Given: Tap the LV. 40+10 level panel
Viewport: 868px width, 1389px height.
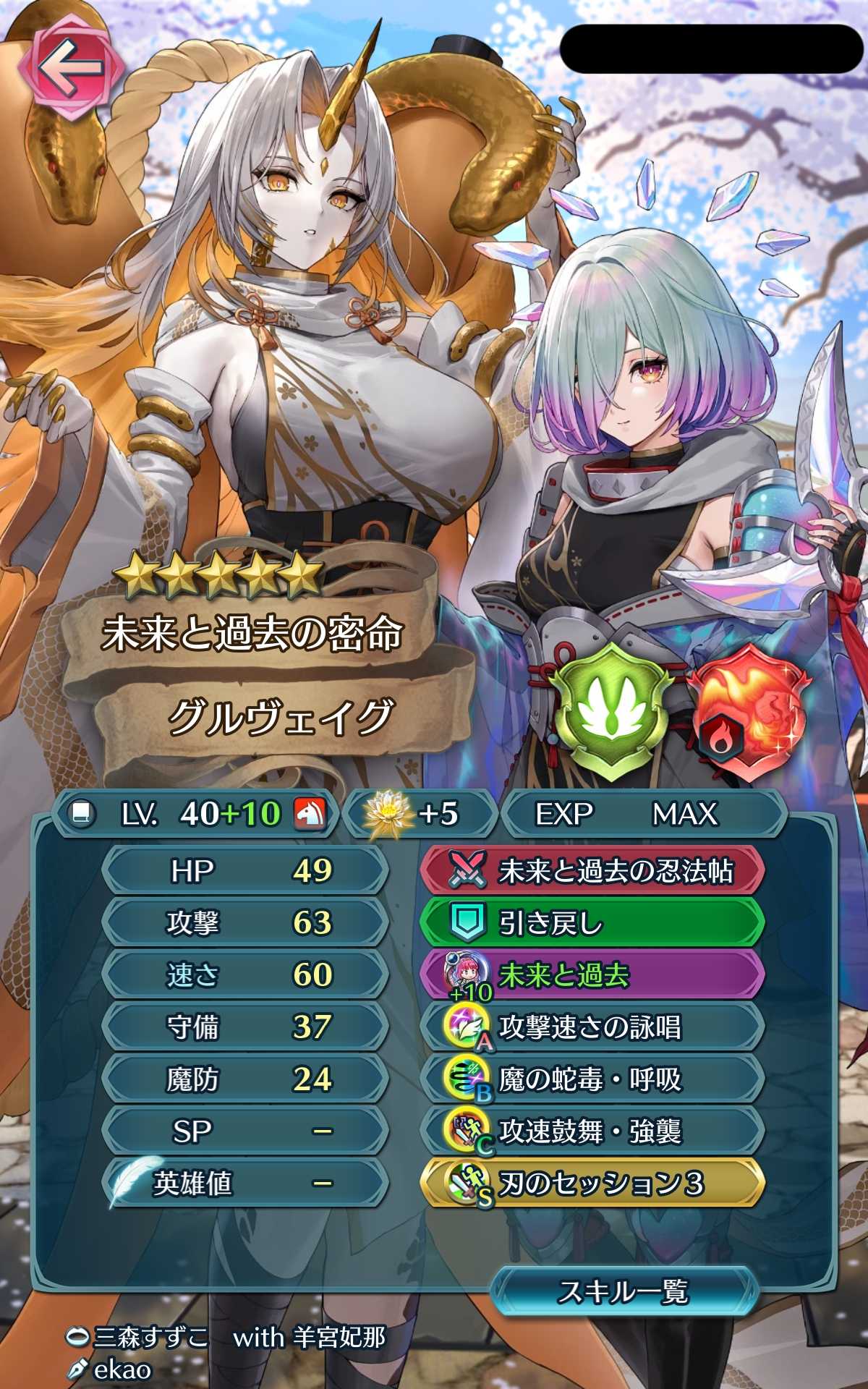Looking at the screenshot, I should click(x=195, y=814).
